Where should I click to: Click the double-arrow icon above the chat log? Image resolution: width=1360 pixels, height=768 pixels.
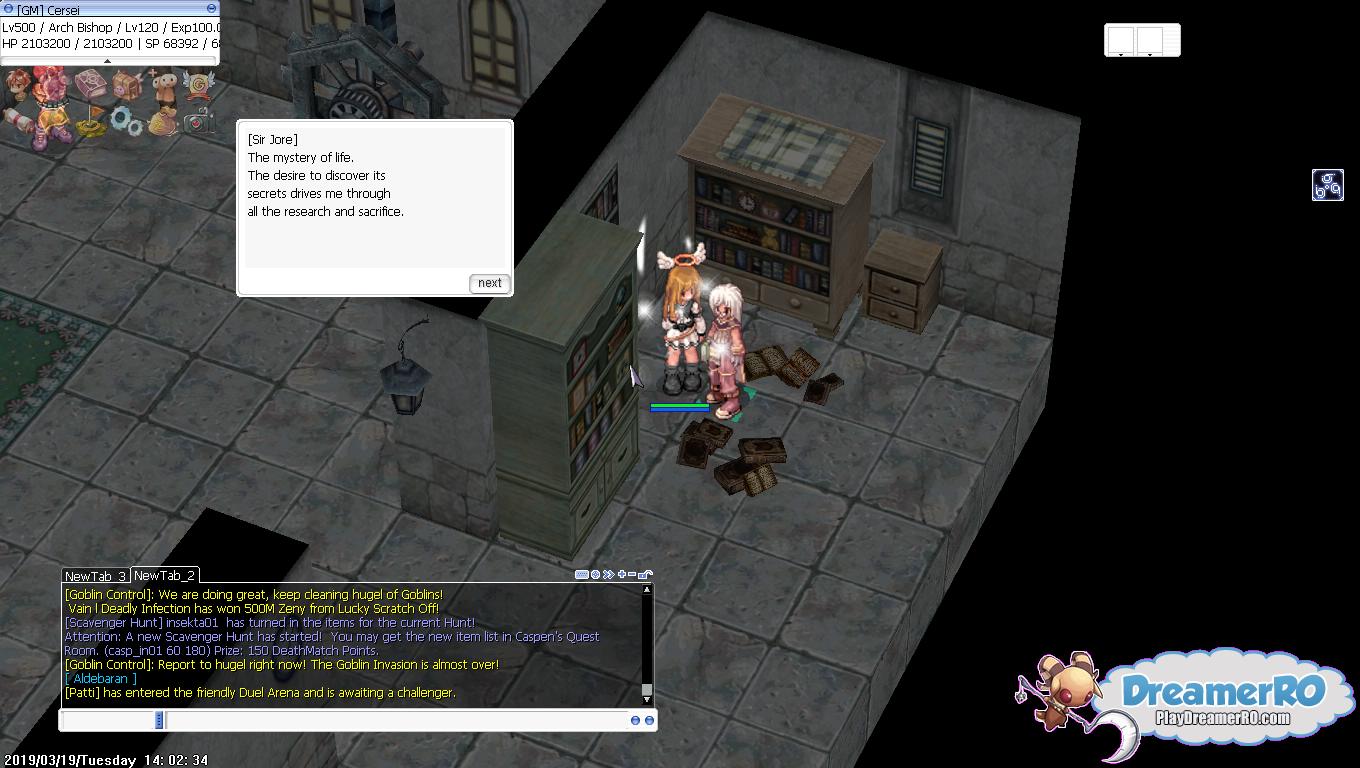coord(608,575)
